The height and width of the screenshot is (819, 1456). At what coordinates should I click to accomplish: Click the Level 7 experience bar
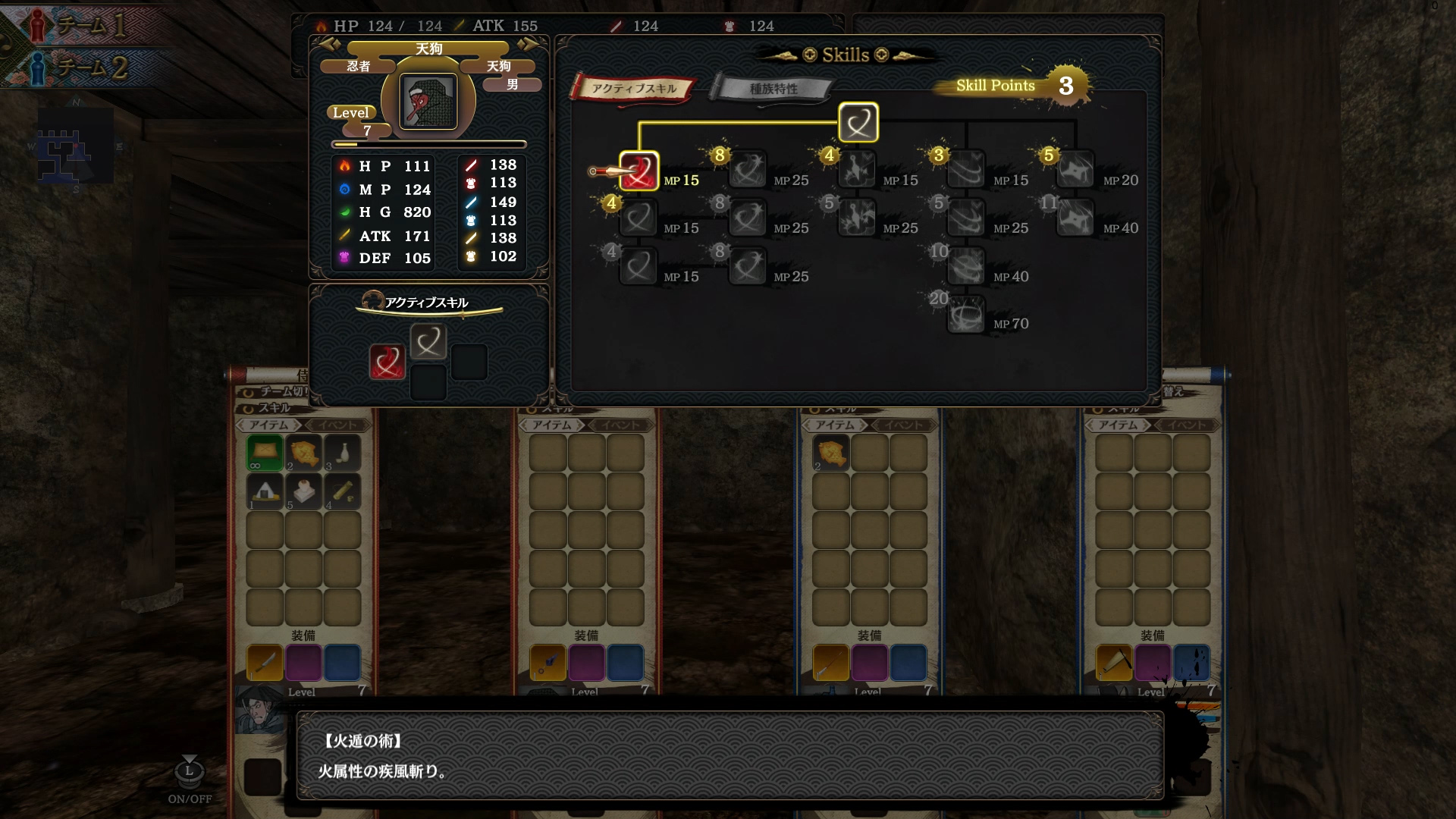tap(428, 144)
